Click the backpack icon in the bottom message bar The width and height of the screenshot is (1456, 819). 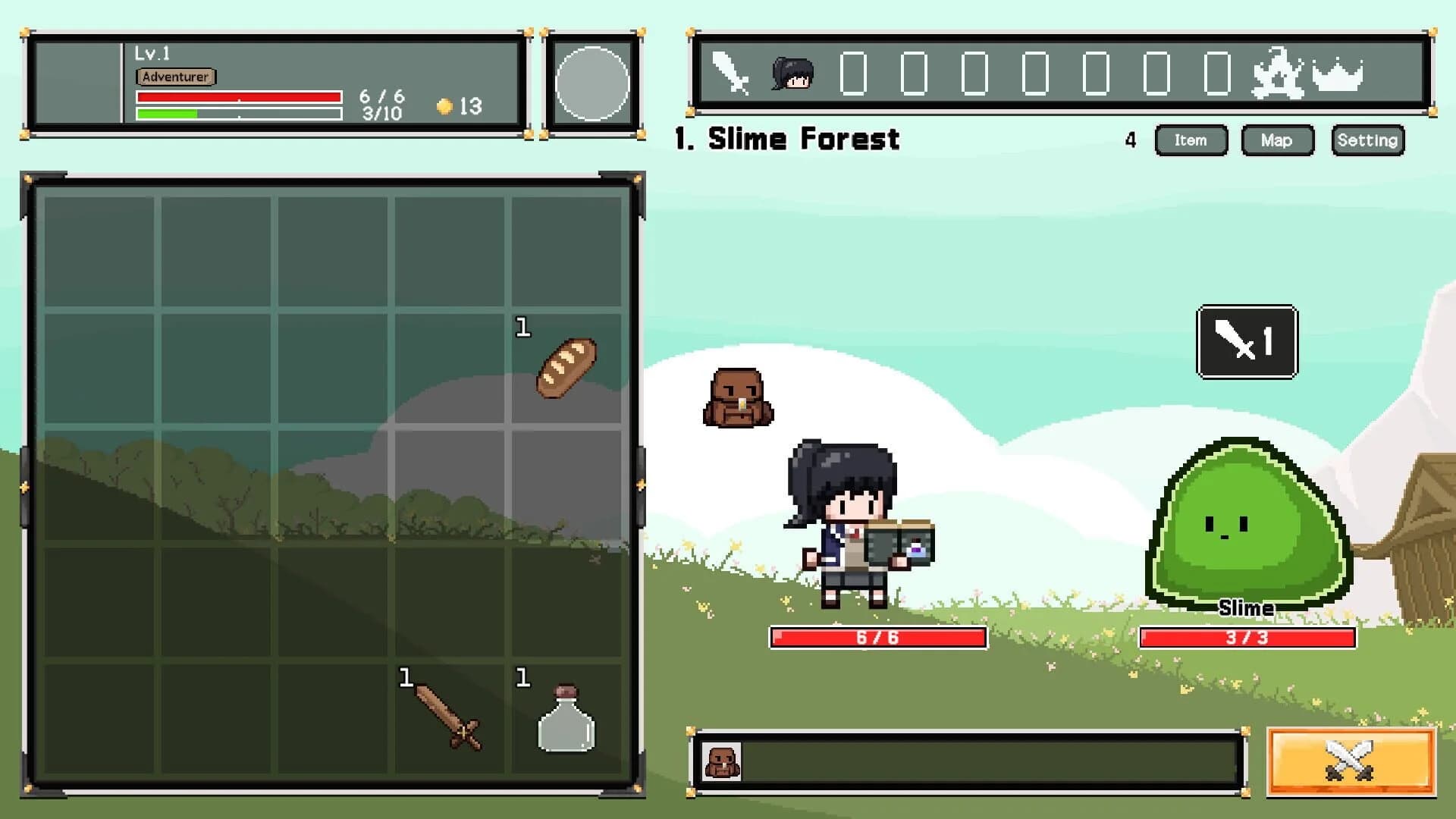pos(723,762)
